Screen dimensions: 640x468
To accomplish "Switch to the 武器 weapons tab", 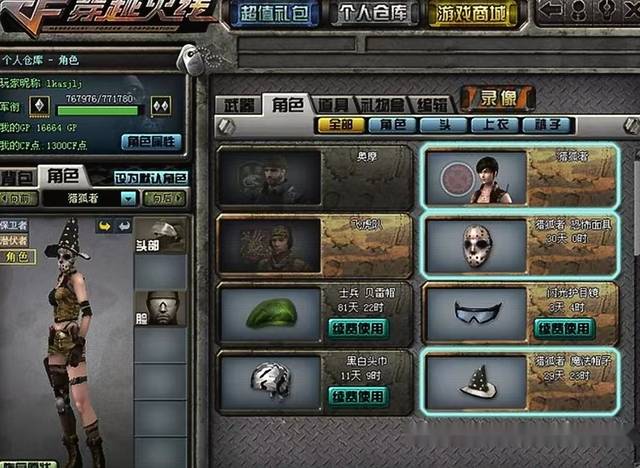I will (237, 105).
